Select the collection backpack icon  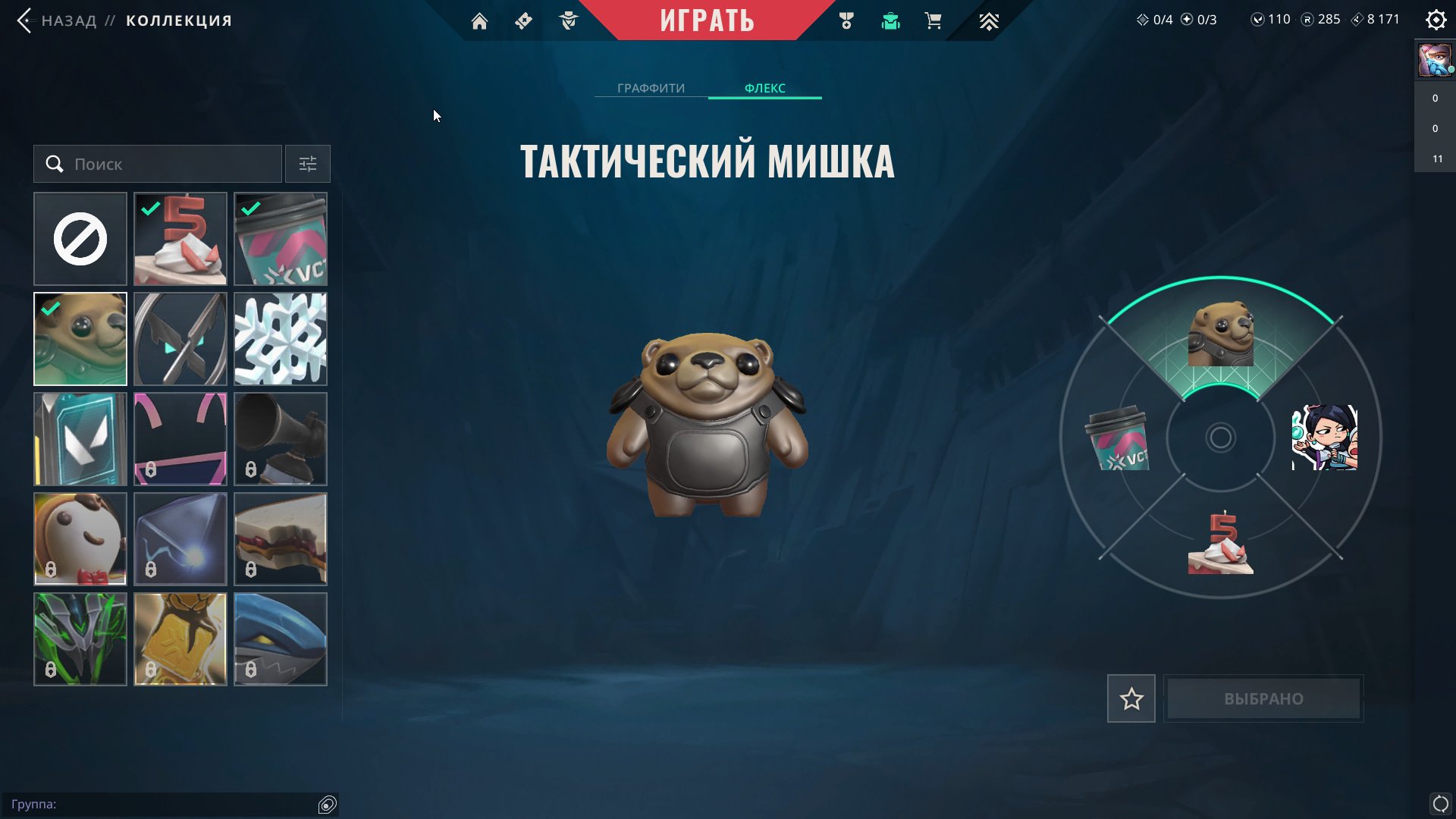pyautogui.click(x=890, y=20)
